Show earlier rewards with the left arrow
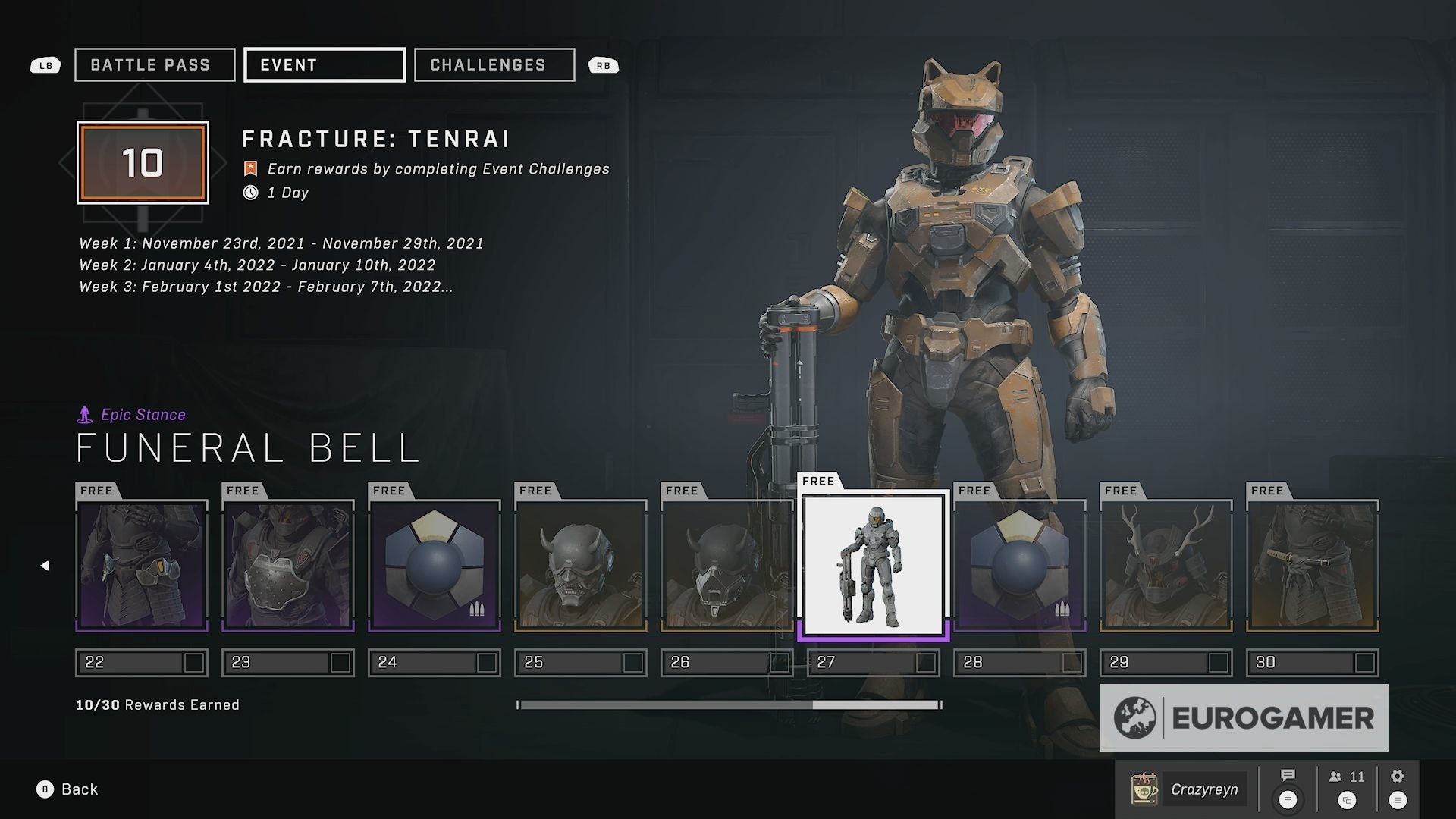Screen dimensions: 1456x819 [x=45, y=566]
